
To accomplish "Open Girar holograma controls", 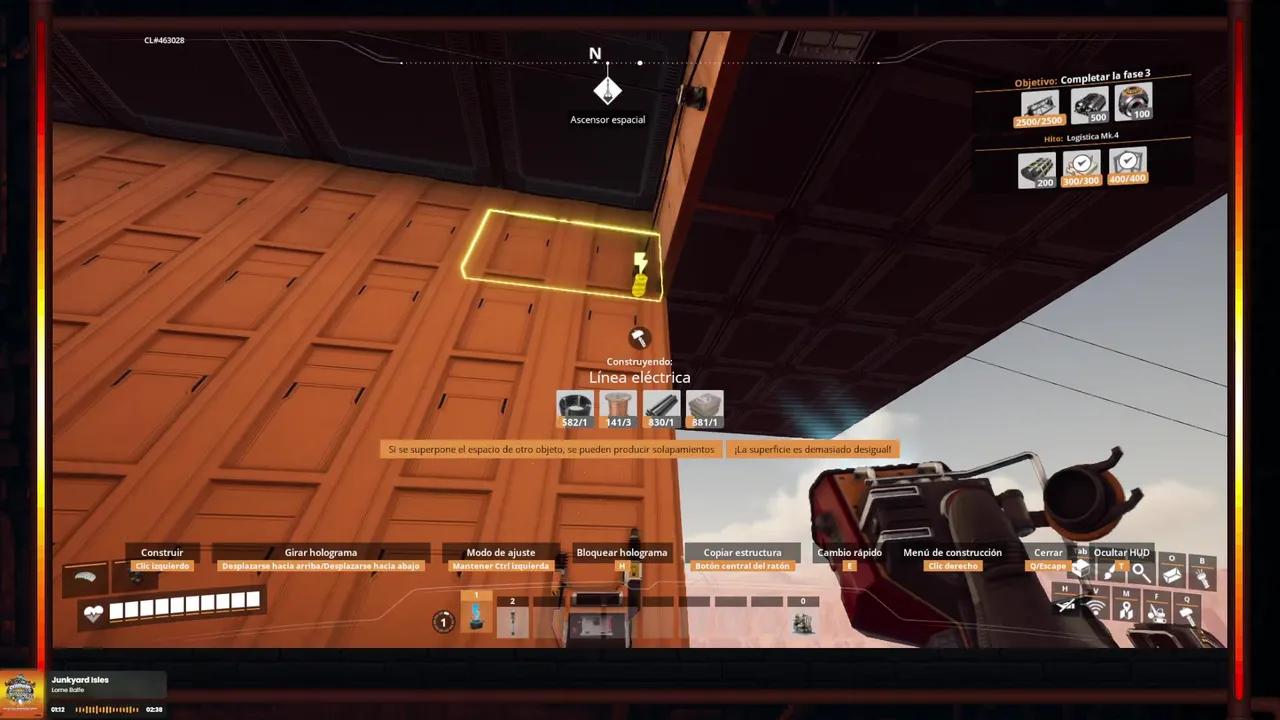I will point(320,552).
